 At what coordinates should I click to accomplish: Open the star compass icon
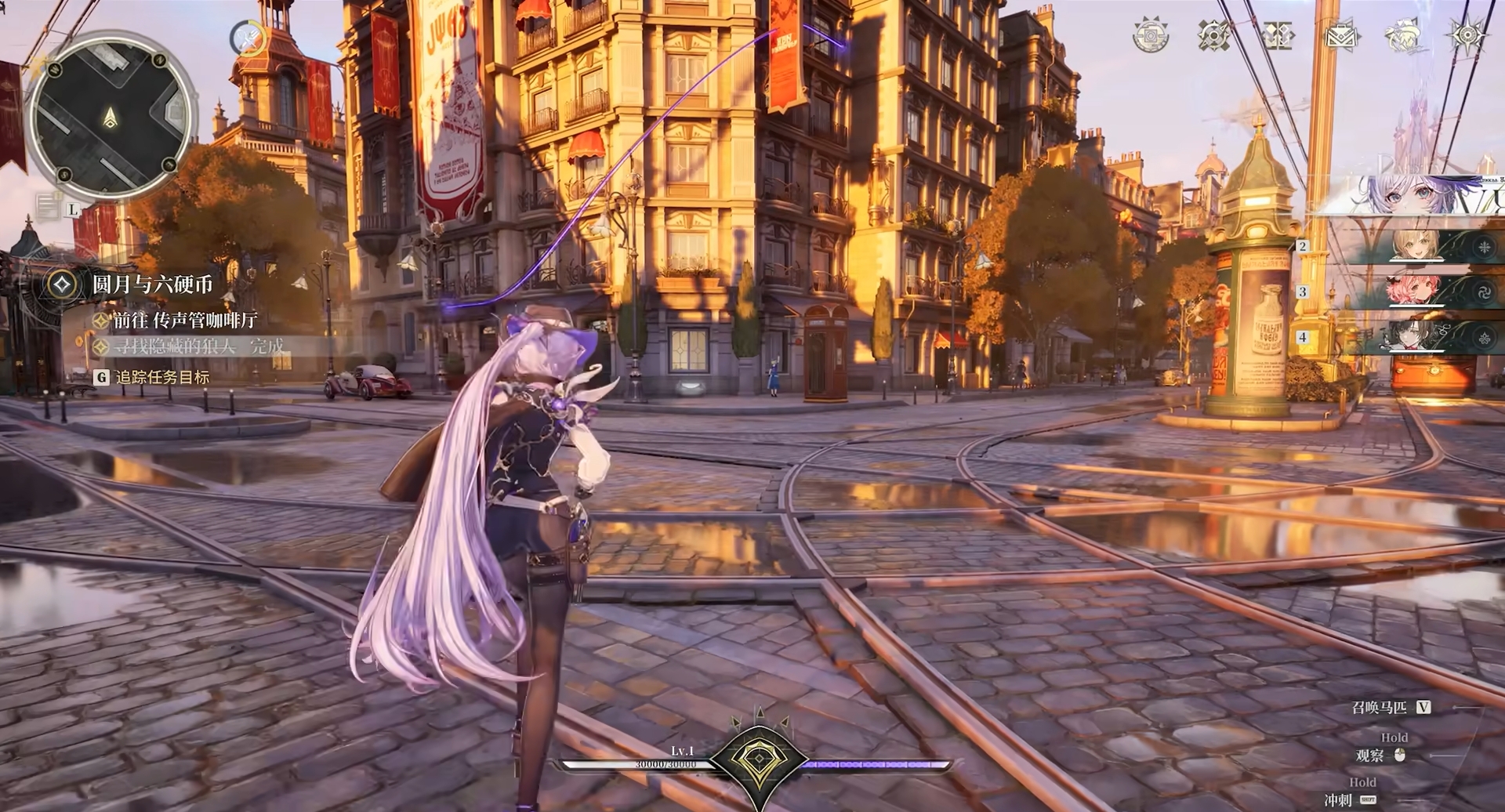point(1467,35)
